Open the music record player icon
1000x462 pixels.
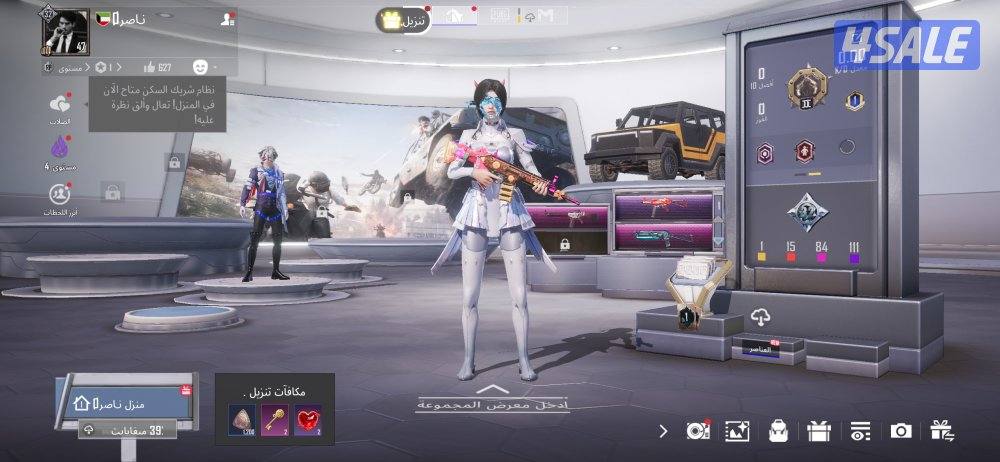[x=697, y=431]
